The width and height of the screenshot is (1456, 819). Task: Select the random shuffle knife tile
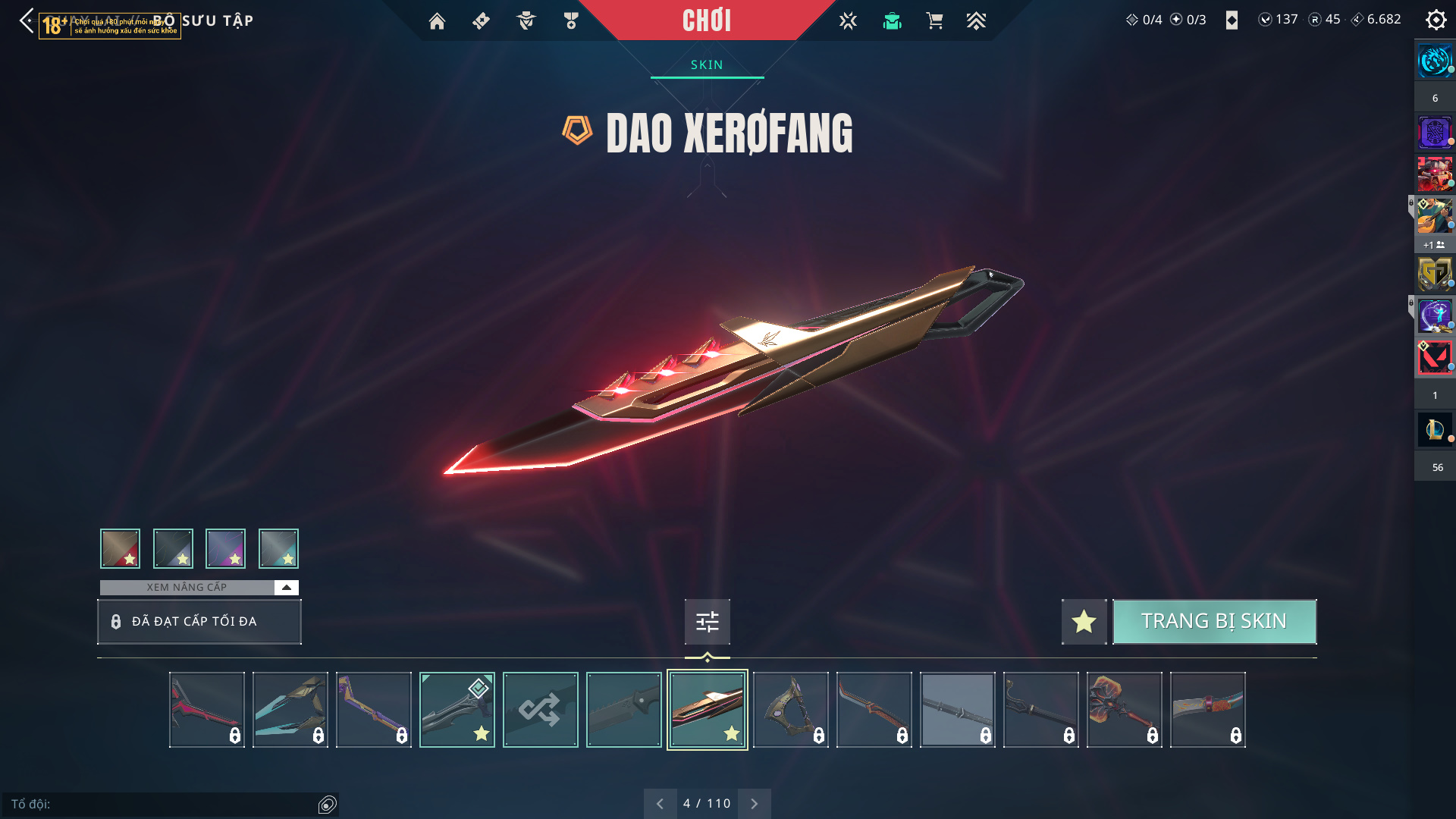540,710
